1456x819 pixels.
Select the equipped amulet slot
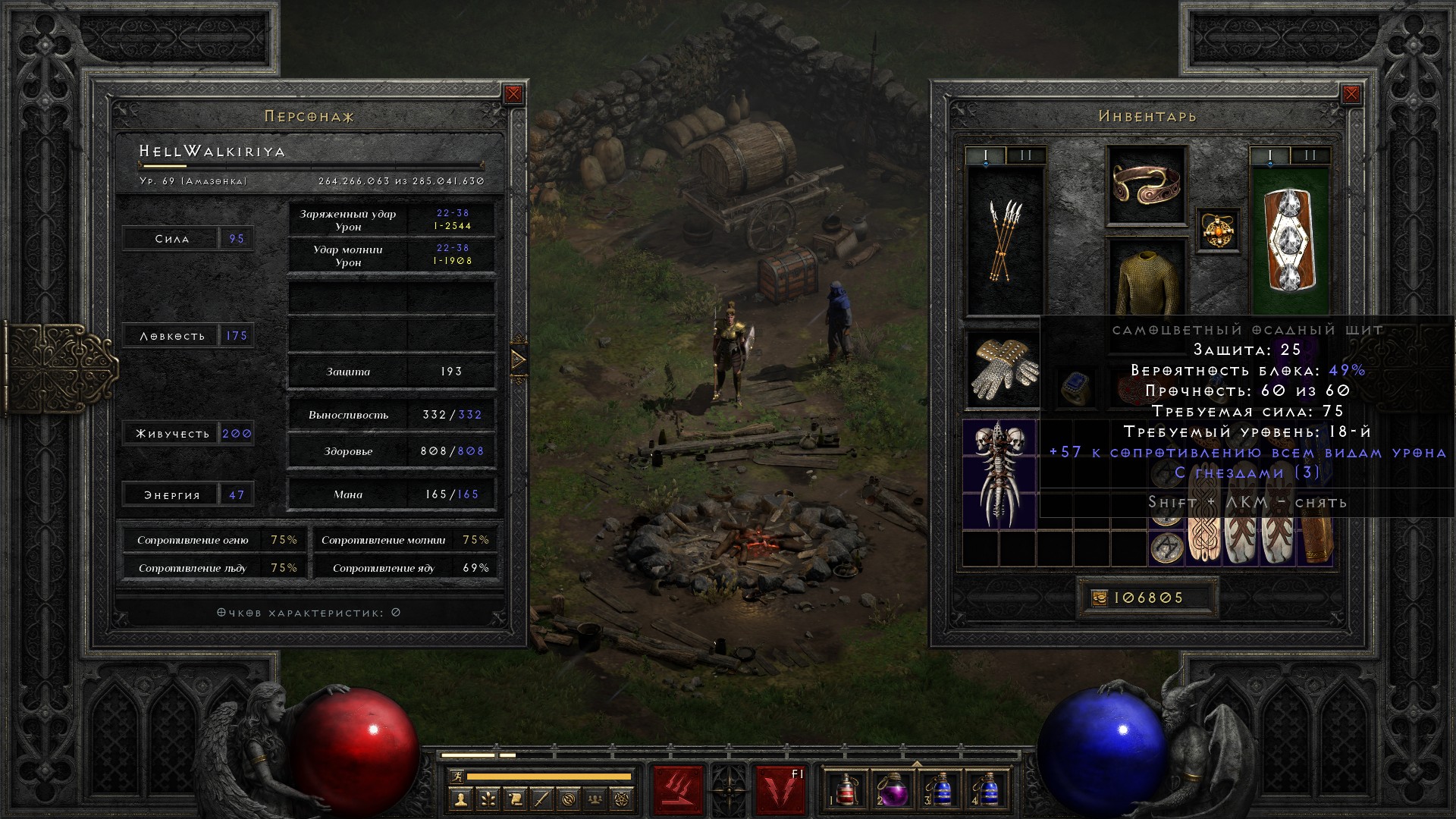coord(1218,230)
